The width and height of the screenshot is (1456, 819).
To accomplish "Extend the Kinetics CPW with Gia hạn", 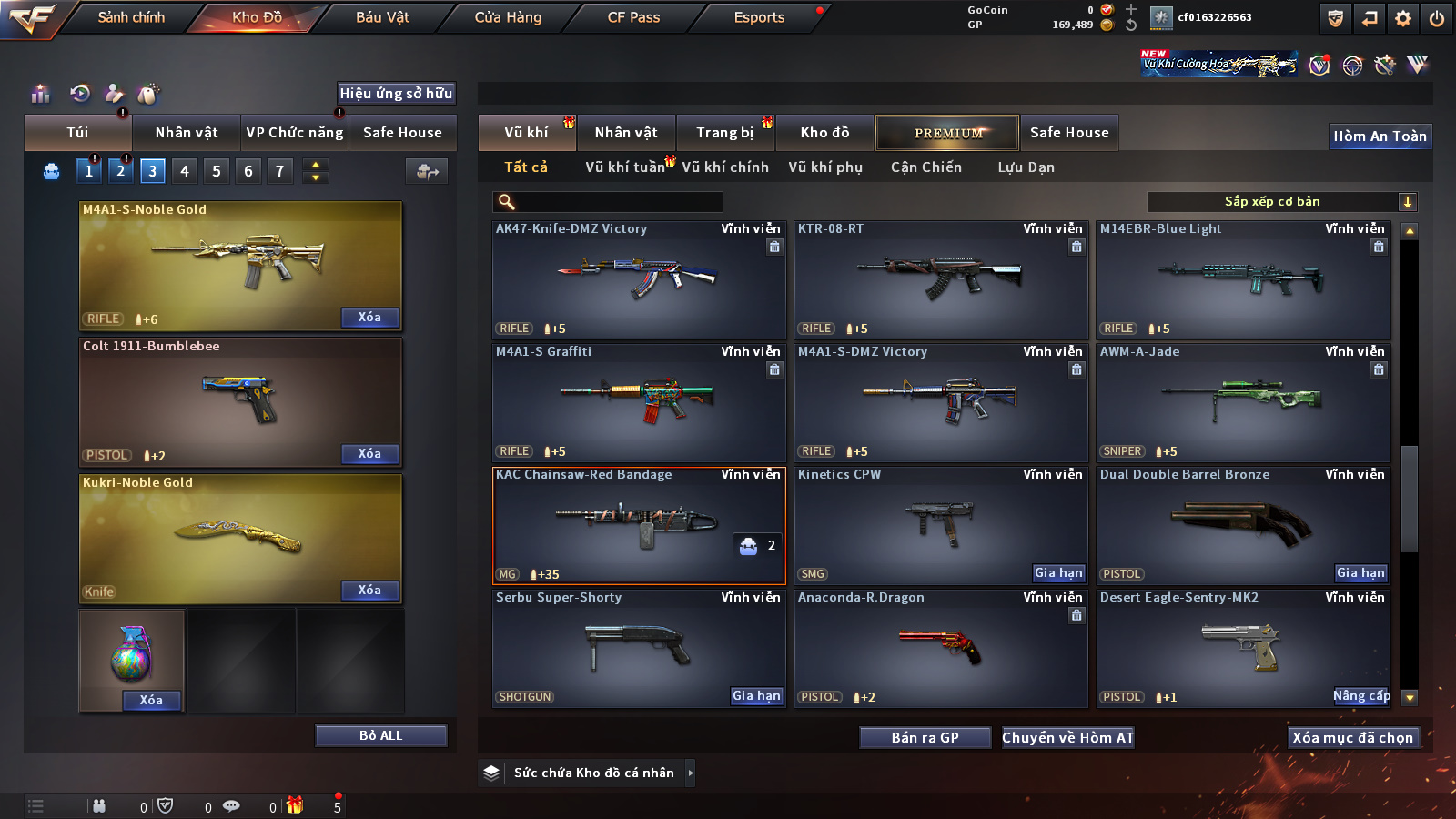I will tap(1058, 573).
